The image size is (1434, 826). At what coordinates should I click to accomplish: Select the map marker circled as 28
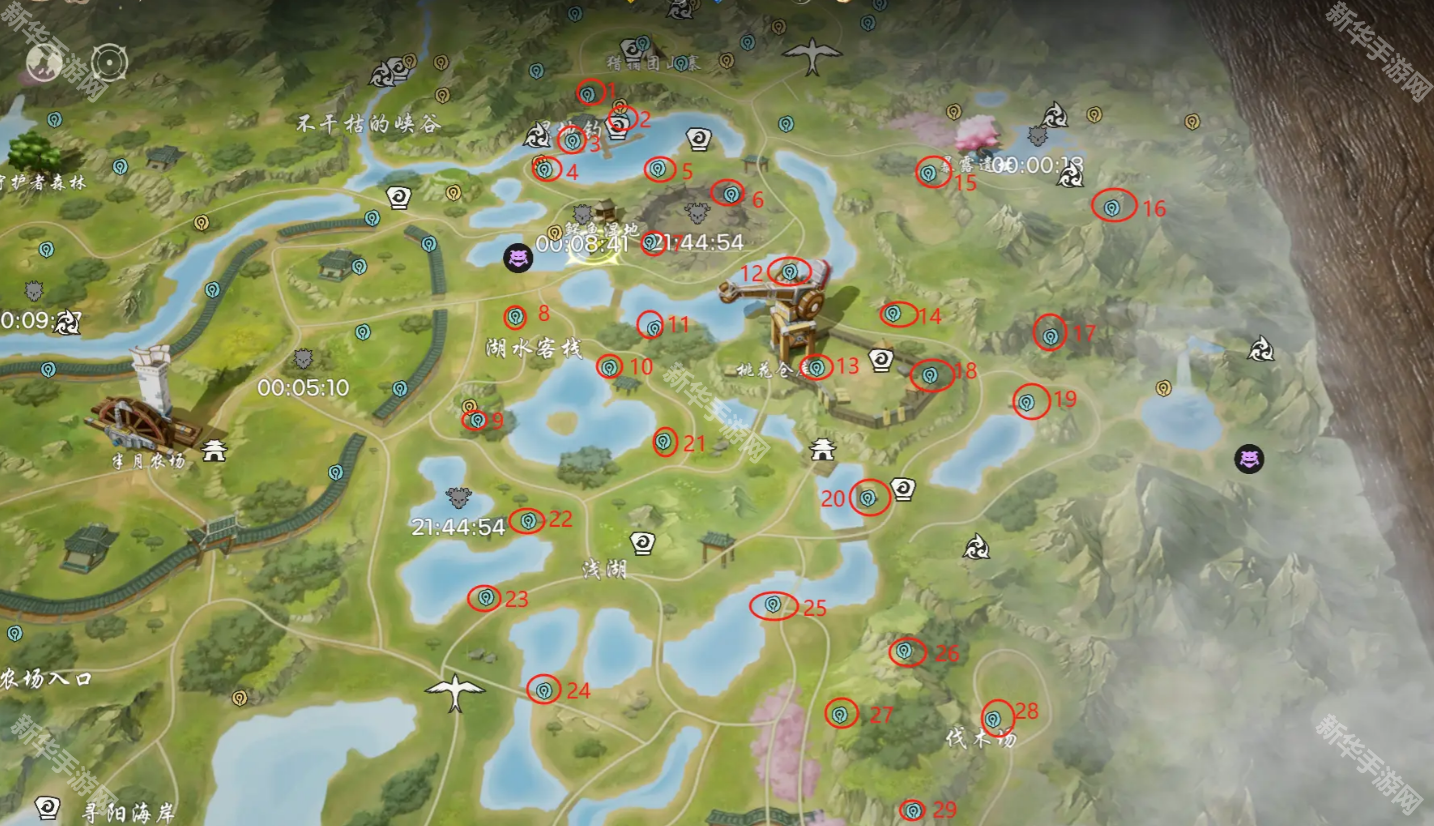tap(994, 717)
